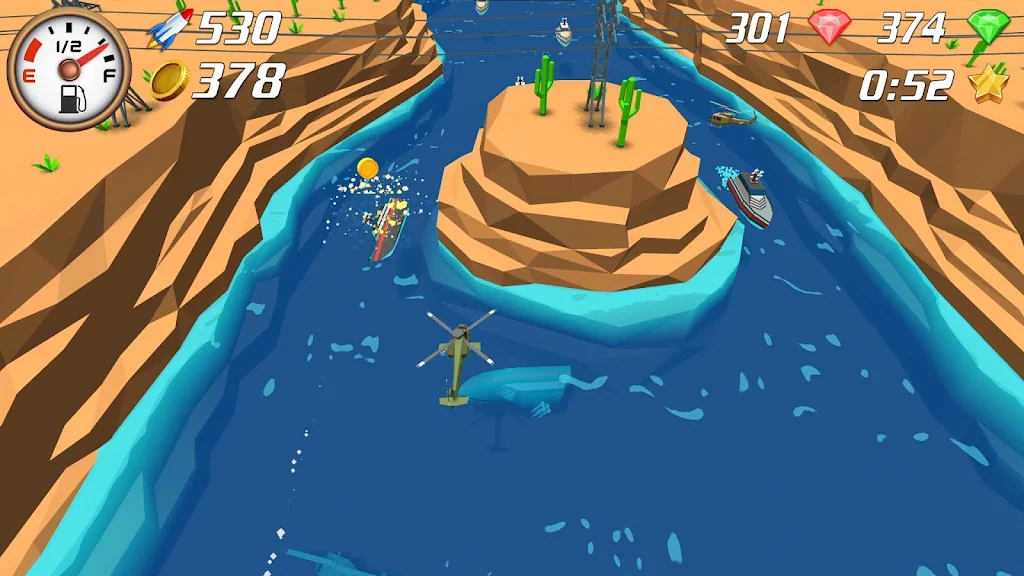Click the red gem icon
Image resolution: width=1024 pixels, height=576 pixels.
[829, 27]
